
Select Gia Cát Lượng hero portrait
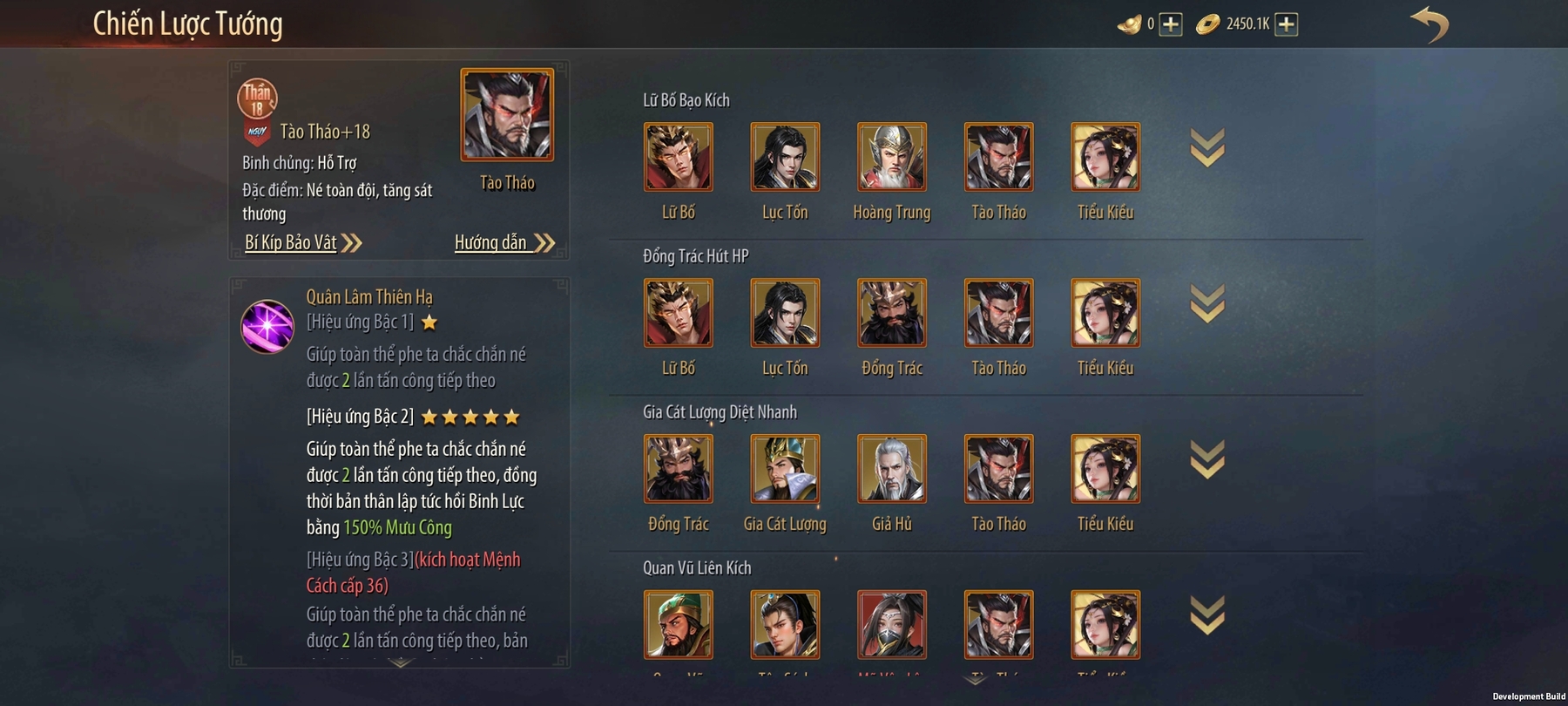click(x=785, y=469)
